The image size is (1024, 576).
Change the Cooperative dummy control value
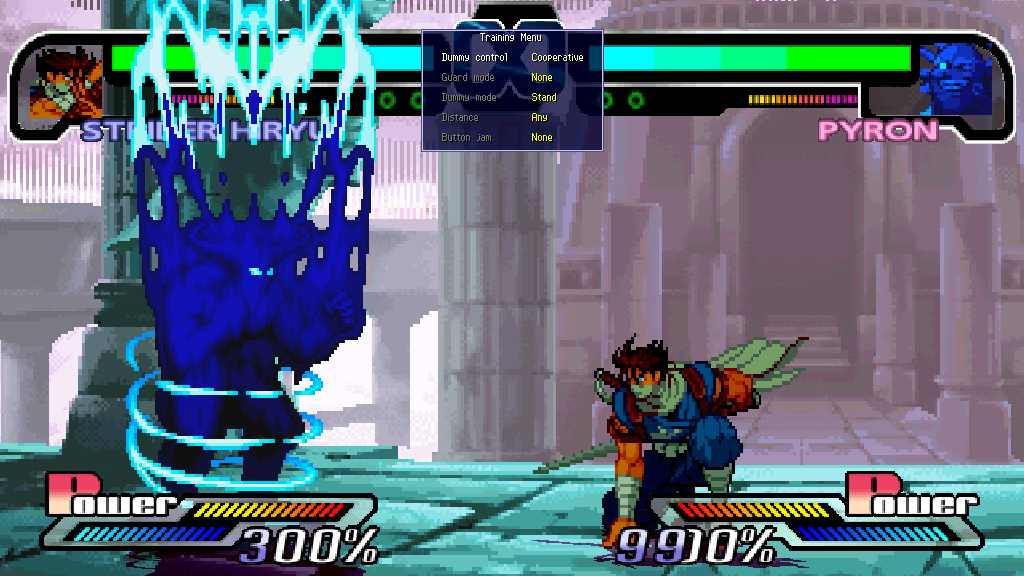[557, 58]
